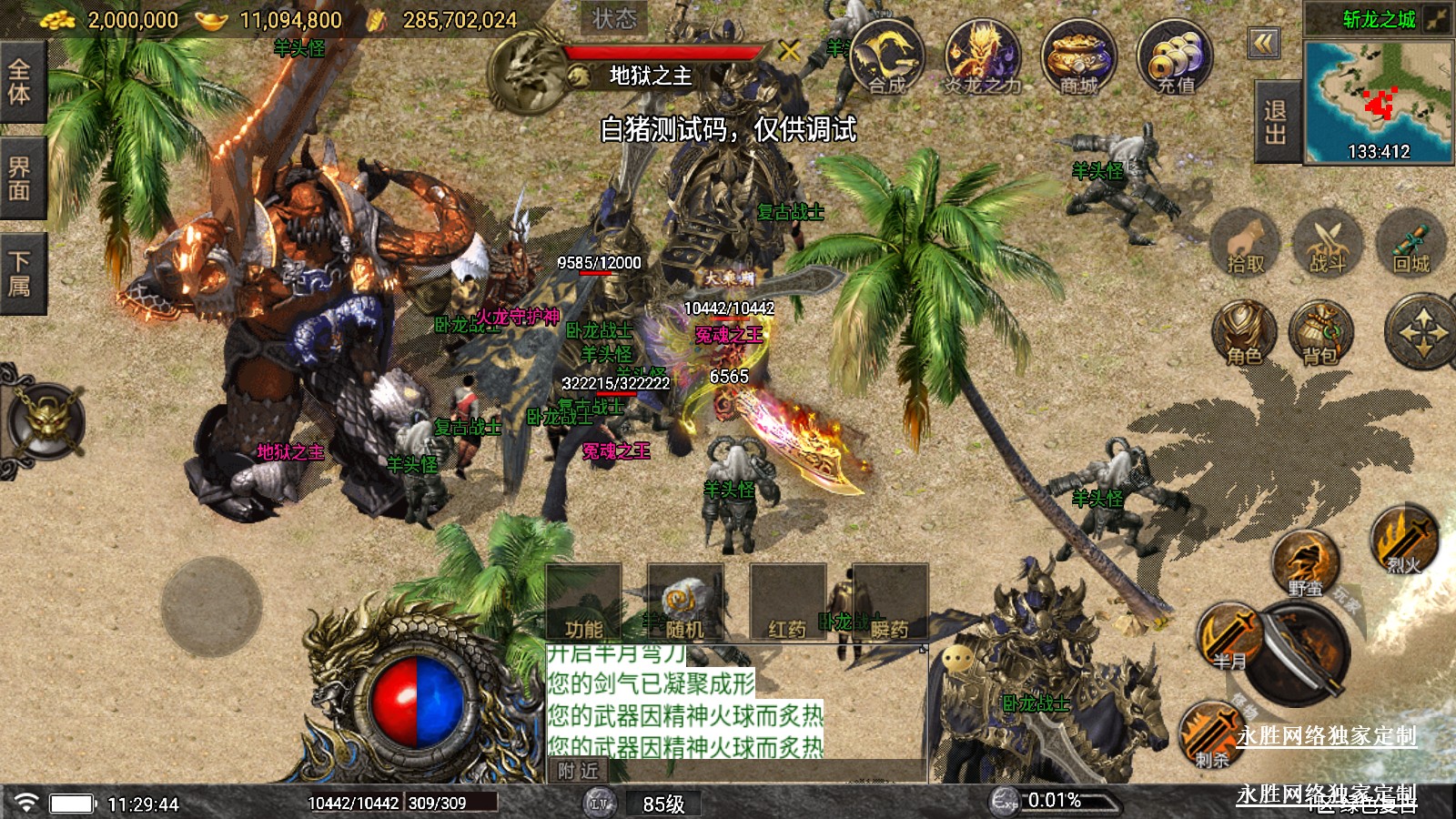This screenshot has width=1456, height=819.
Task: Activate the 烈火 skill
Action: (x=1404, y=541)
